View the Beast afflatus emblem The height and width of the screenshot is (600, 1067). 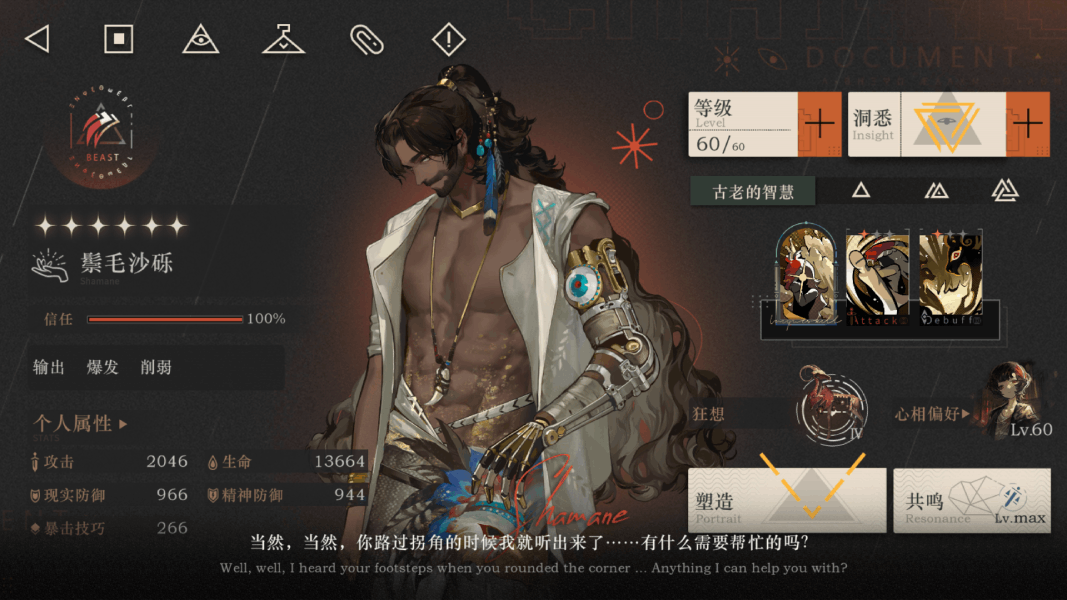click(102, 137)
